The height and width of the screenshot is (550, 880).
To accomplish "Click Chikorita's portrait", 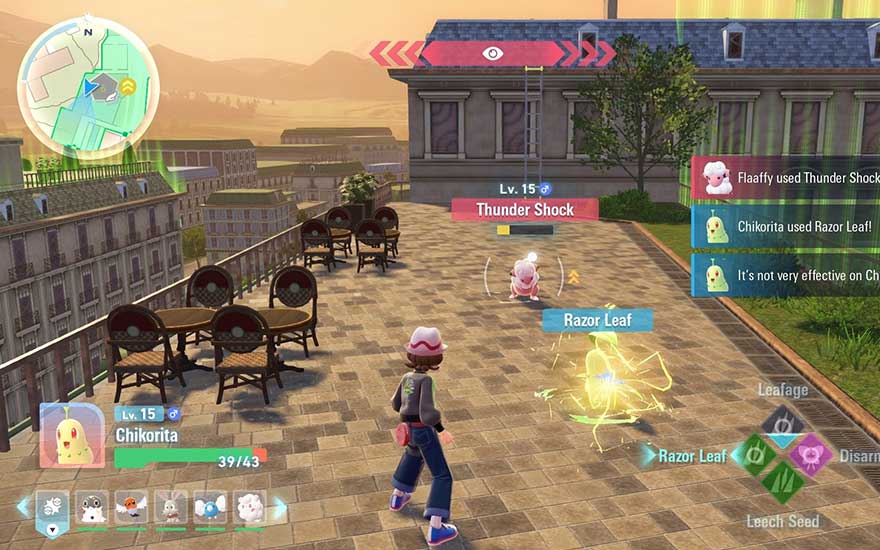I will pyautogui.click(x=72, y=435).
